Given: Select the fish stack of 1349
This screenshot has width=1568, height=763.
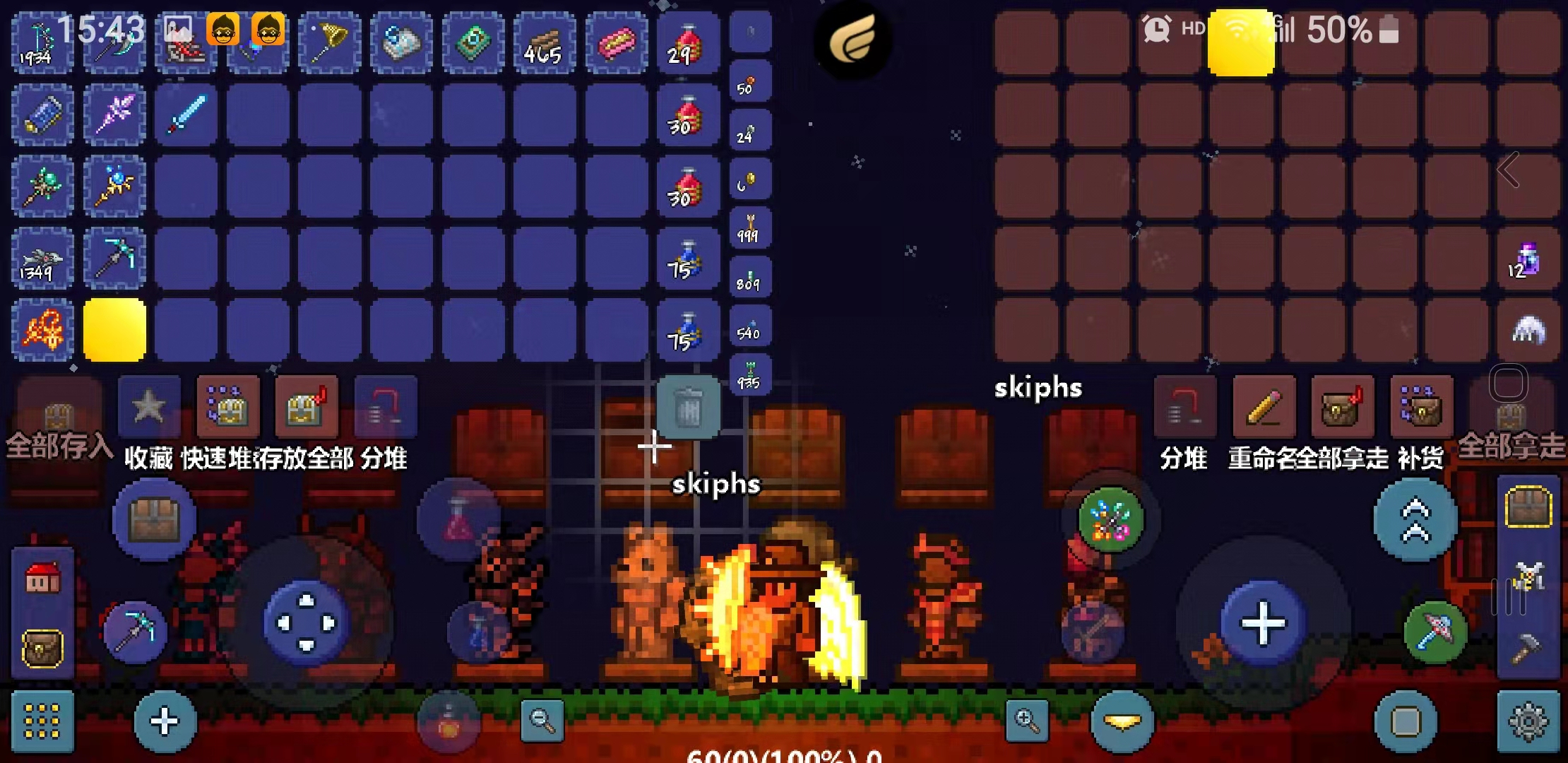Looking at the screenshot, I should tap(42, 259).
